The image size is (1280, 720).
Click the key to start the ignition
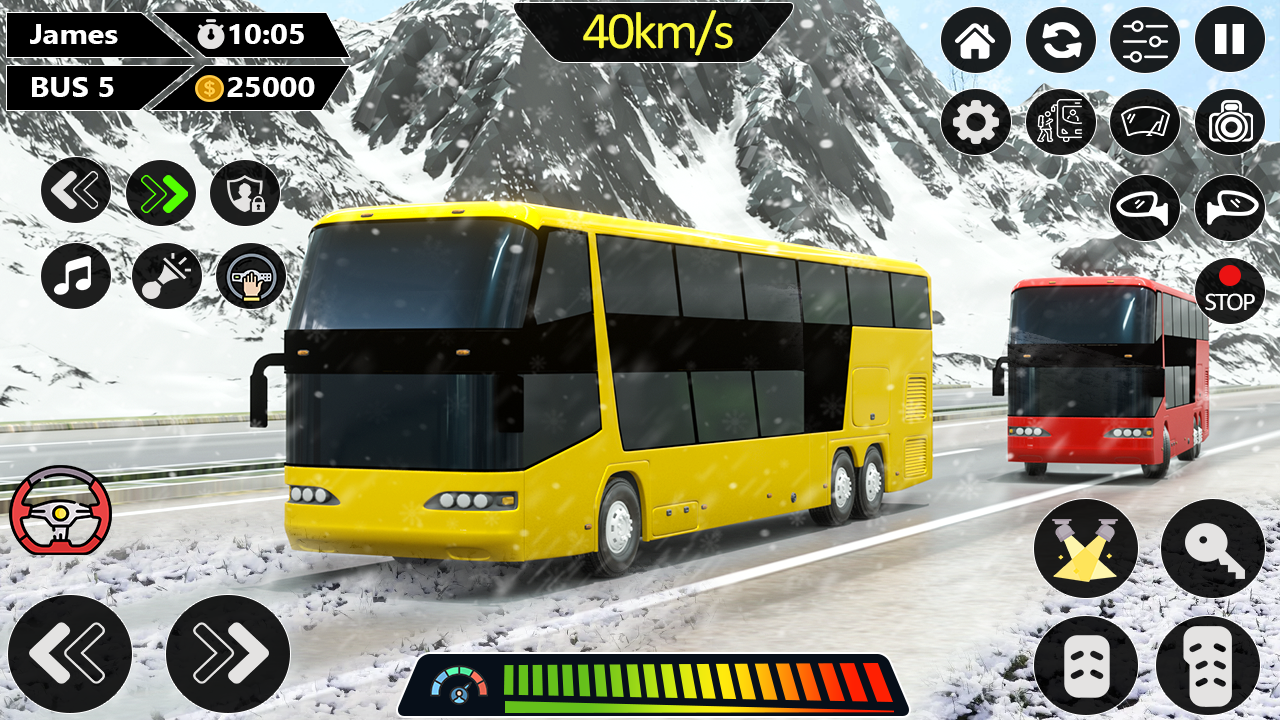[x=1213, y=545]
